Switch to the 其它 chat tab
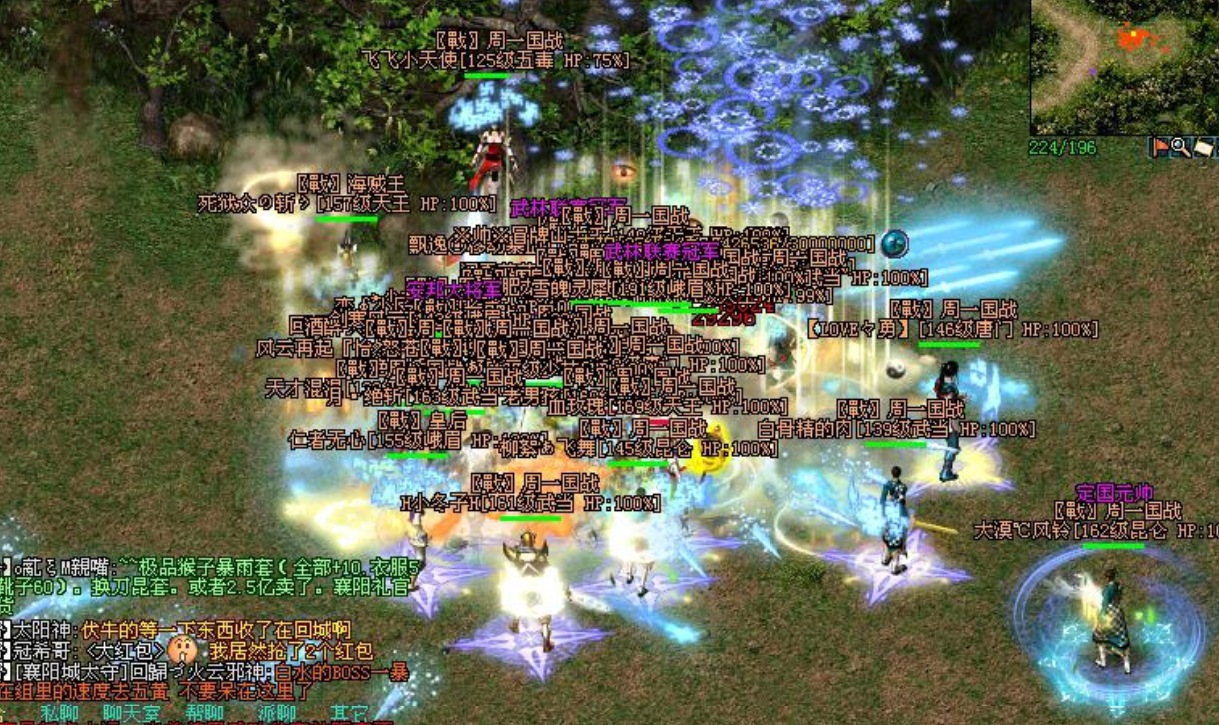The height and width of the screenshot is (725, 1219). point(349,714)
